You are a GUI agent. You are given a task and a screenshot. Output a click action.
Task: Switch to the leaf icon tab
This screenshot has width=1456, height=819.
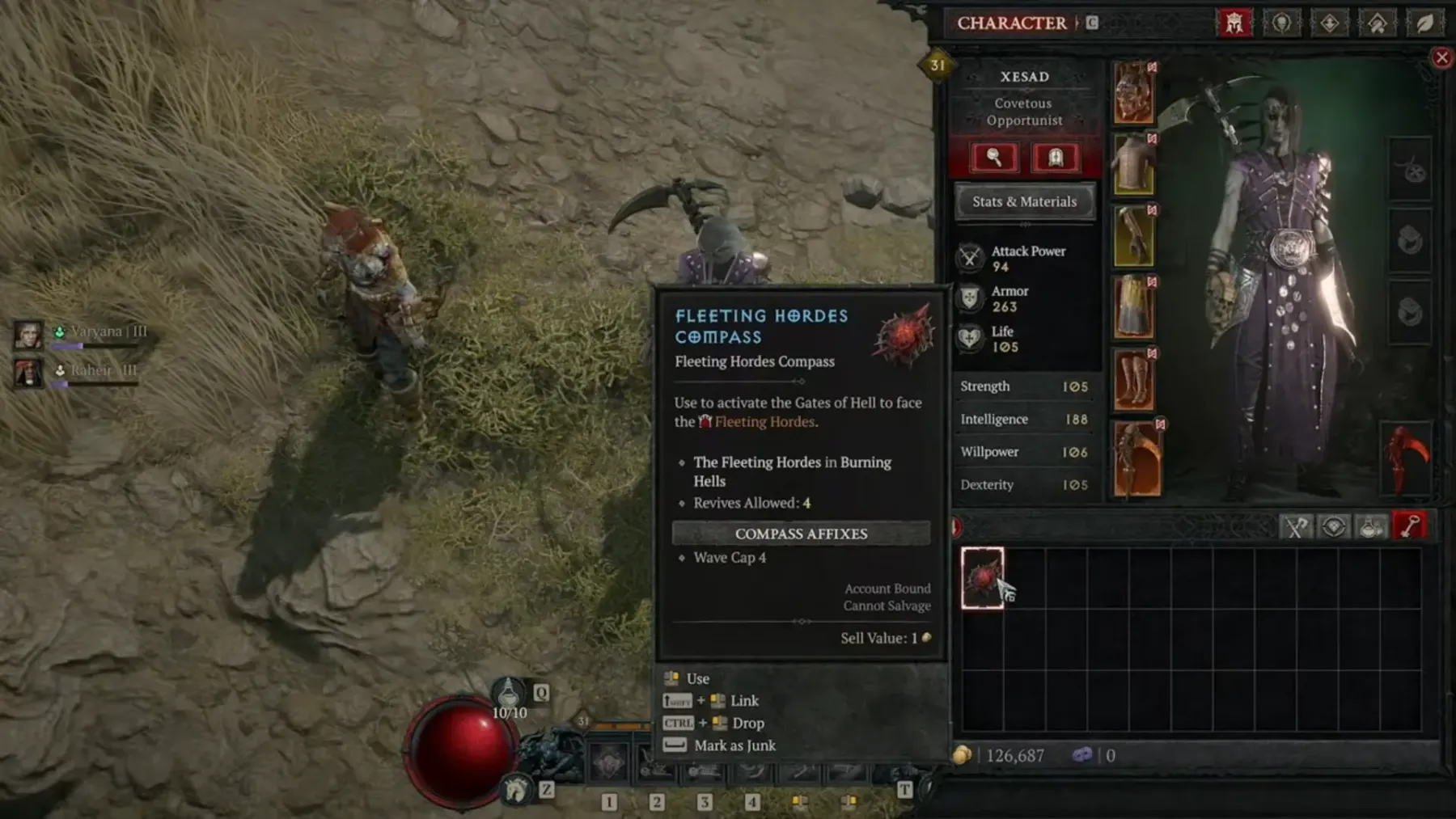[x=1424, y=23]
